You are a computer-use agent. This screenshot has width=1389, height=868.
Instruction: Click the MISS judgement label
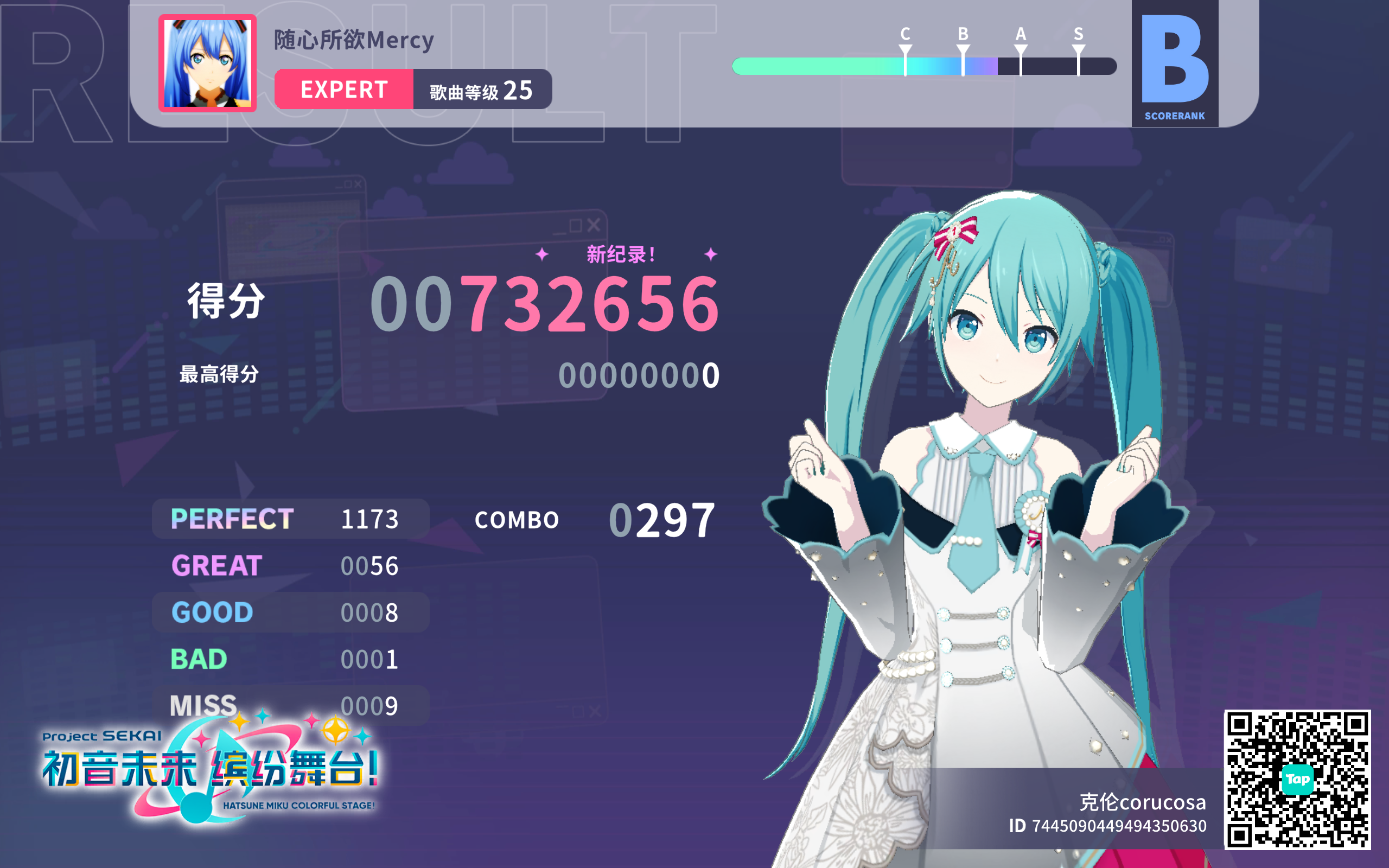click(x=204, y=705)
